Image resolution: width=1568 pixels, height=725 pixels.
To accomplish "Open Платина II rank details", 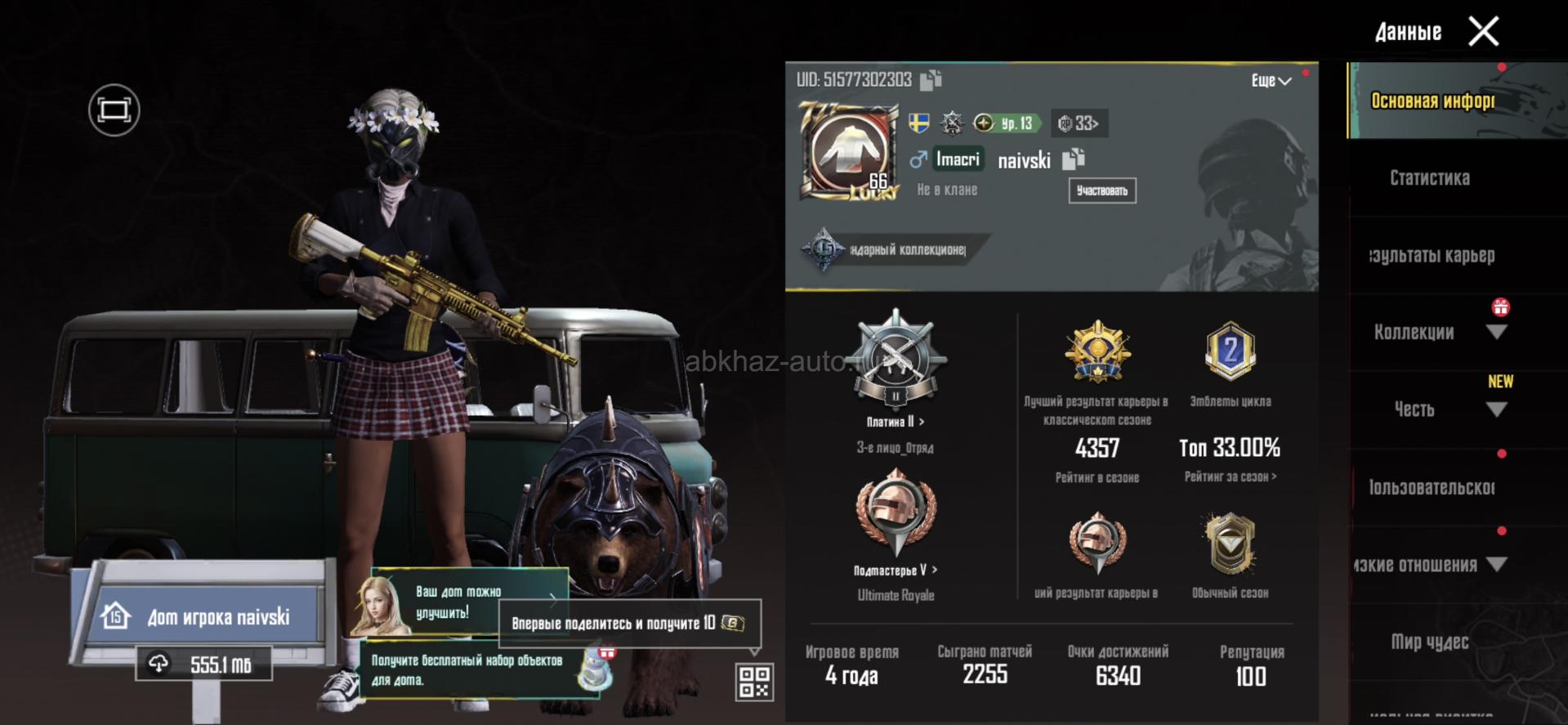I will (896, 422).
